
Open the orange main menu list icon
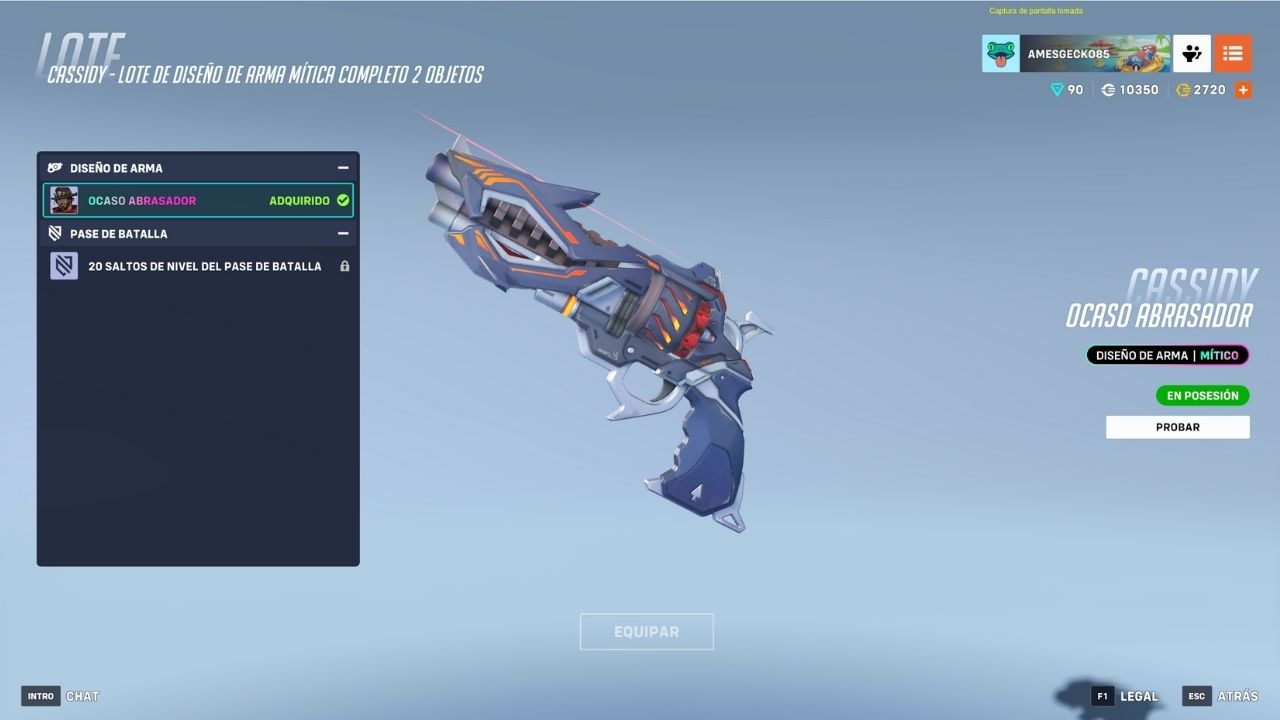coord(1233,54)
